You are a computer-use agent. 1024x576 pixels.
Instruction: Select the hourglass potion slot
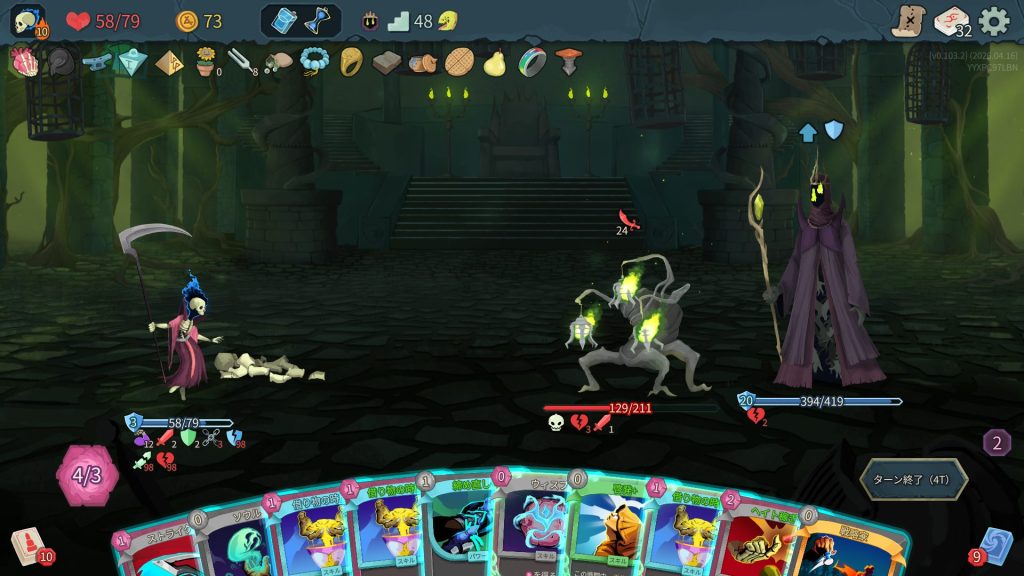[318, 21]
